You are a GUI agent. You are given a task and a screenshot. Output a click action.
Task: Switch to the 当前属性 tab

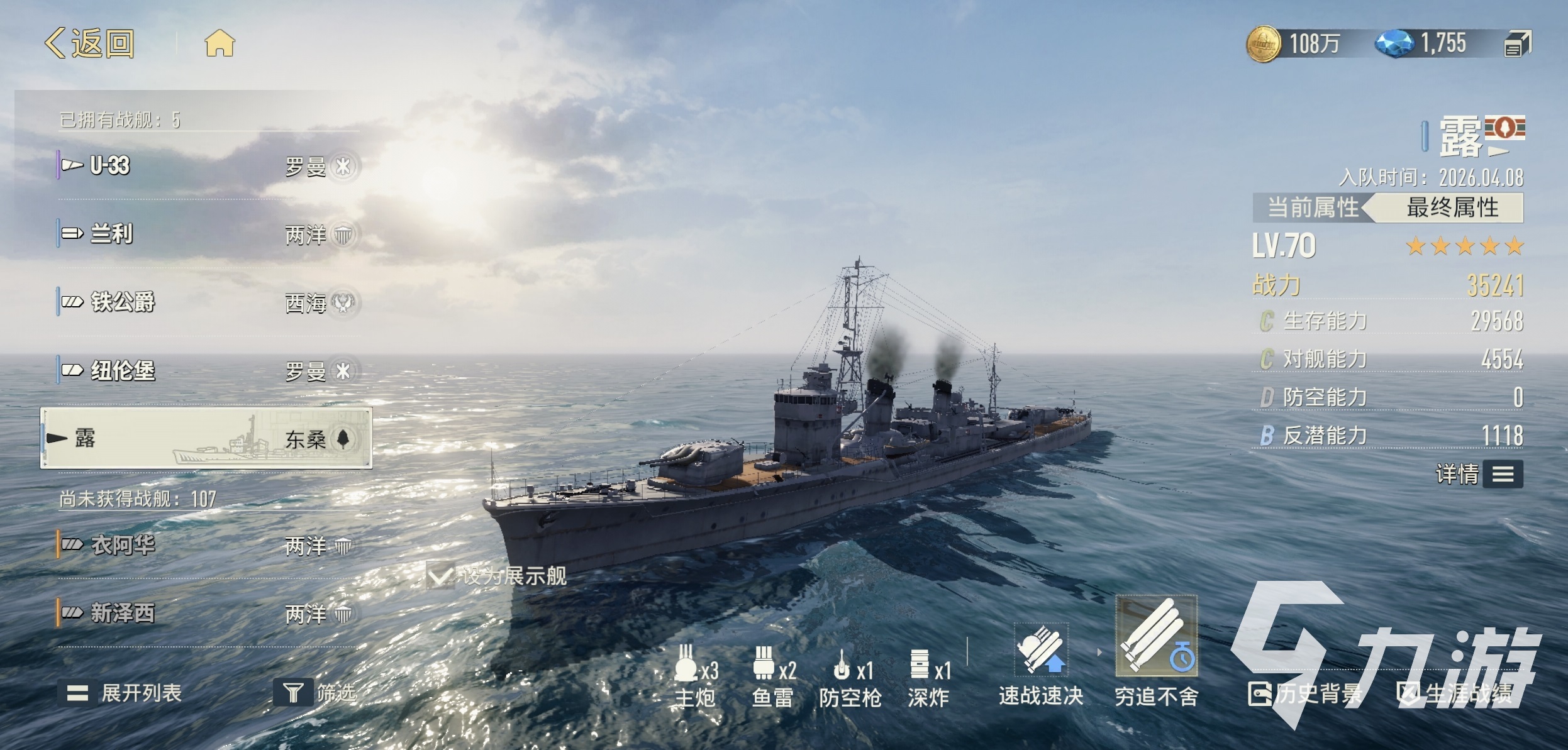[x=1311, y=207]
